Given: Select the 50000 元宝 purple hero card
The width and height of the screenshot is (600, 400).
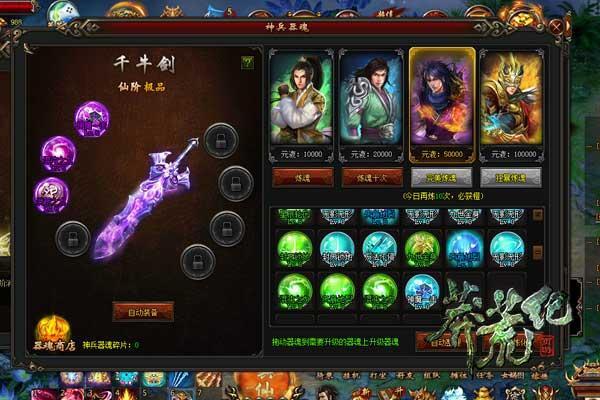Looking at the screenshot, I should [442, 102].
